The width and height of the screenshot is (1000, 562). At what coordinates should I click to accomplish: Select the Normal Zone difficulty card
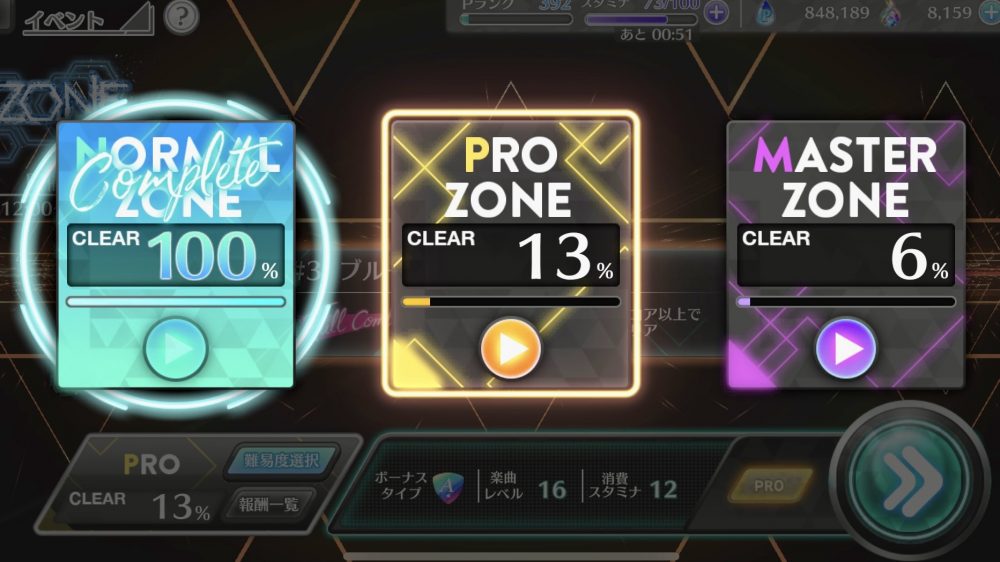coord(175,200)
